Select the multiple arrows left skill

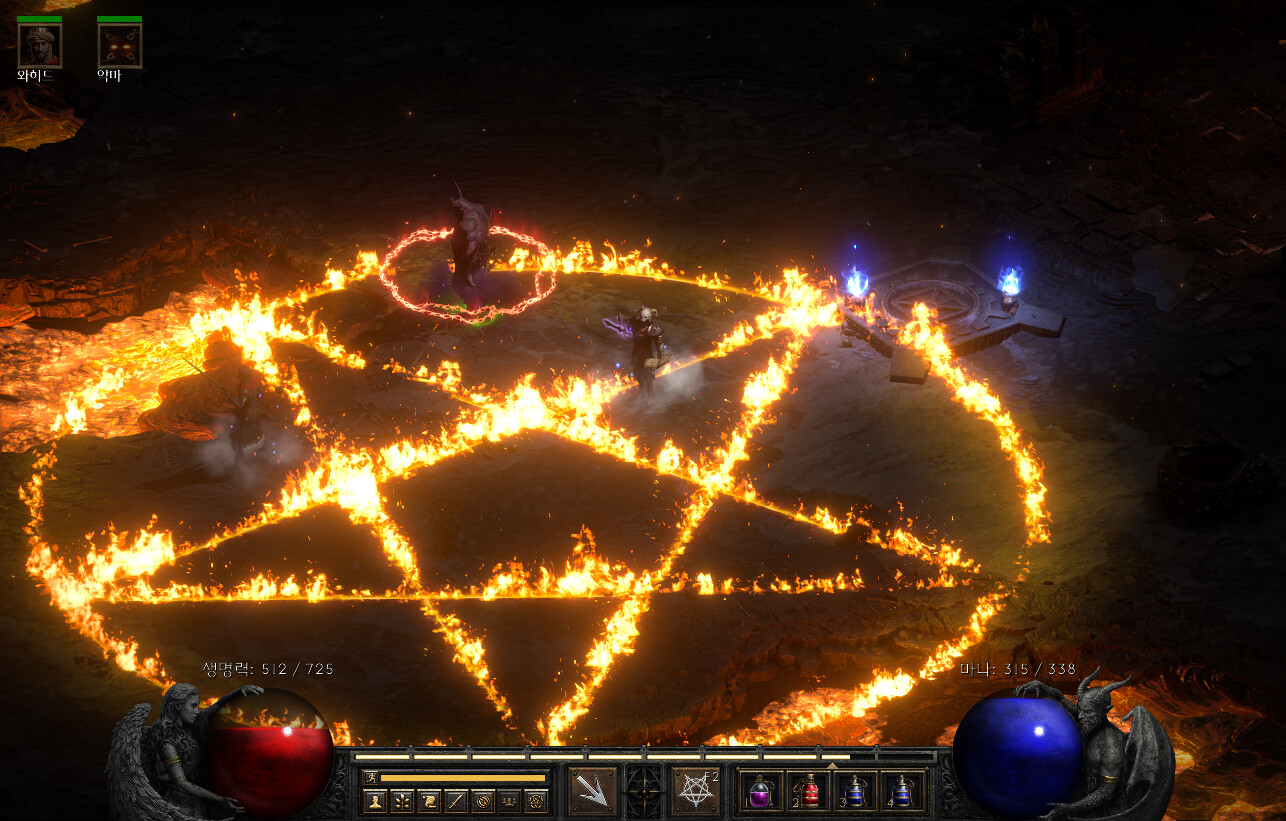coord(592,791)
